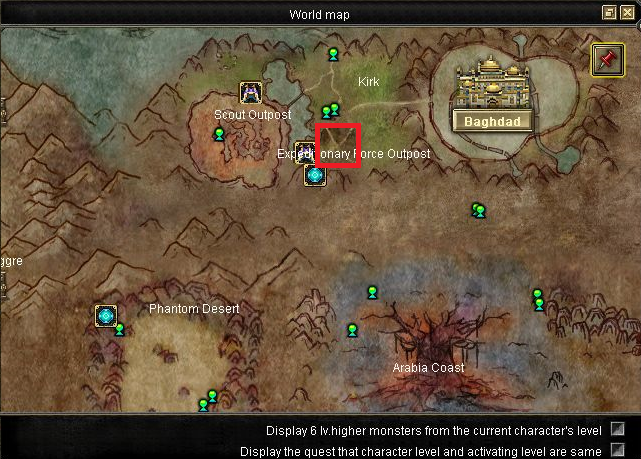
Task: Select the Baghdad city on the map
Action: [491, 97]
